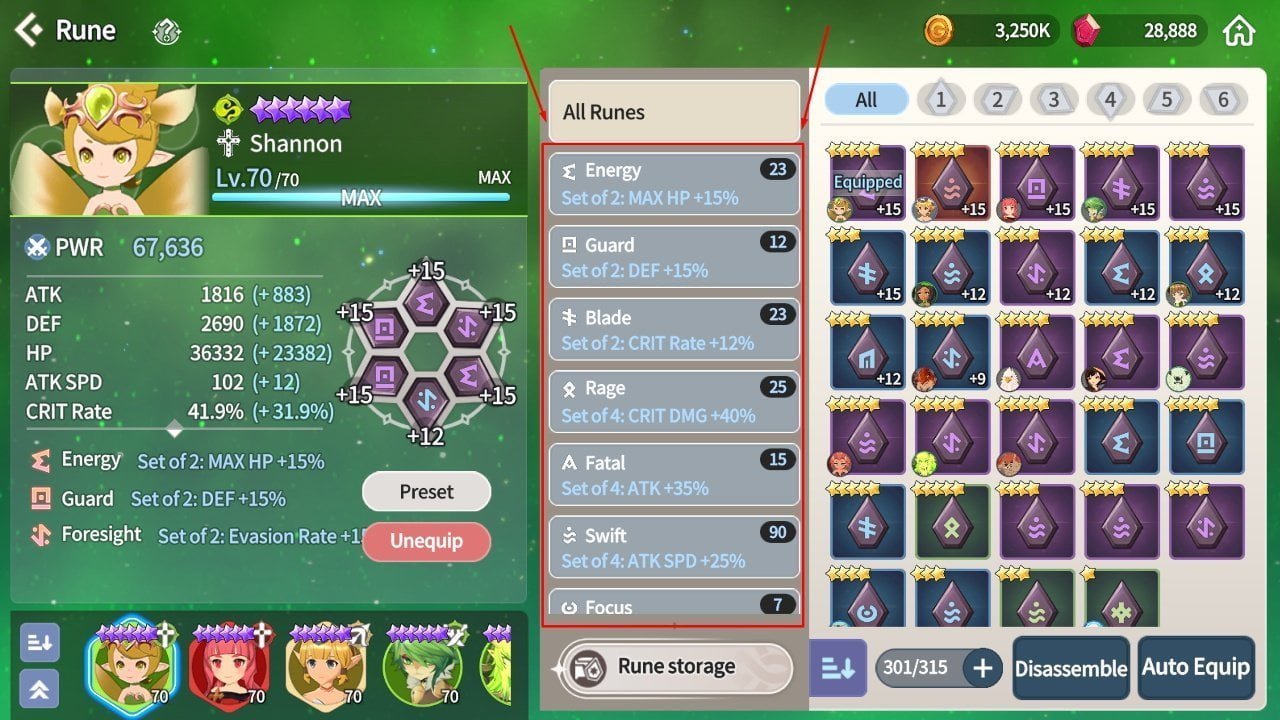Click the gold coin currency icon
Viewport: 1280px width, 720px height.
[940, 30]
